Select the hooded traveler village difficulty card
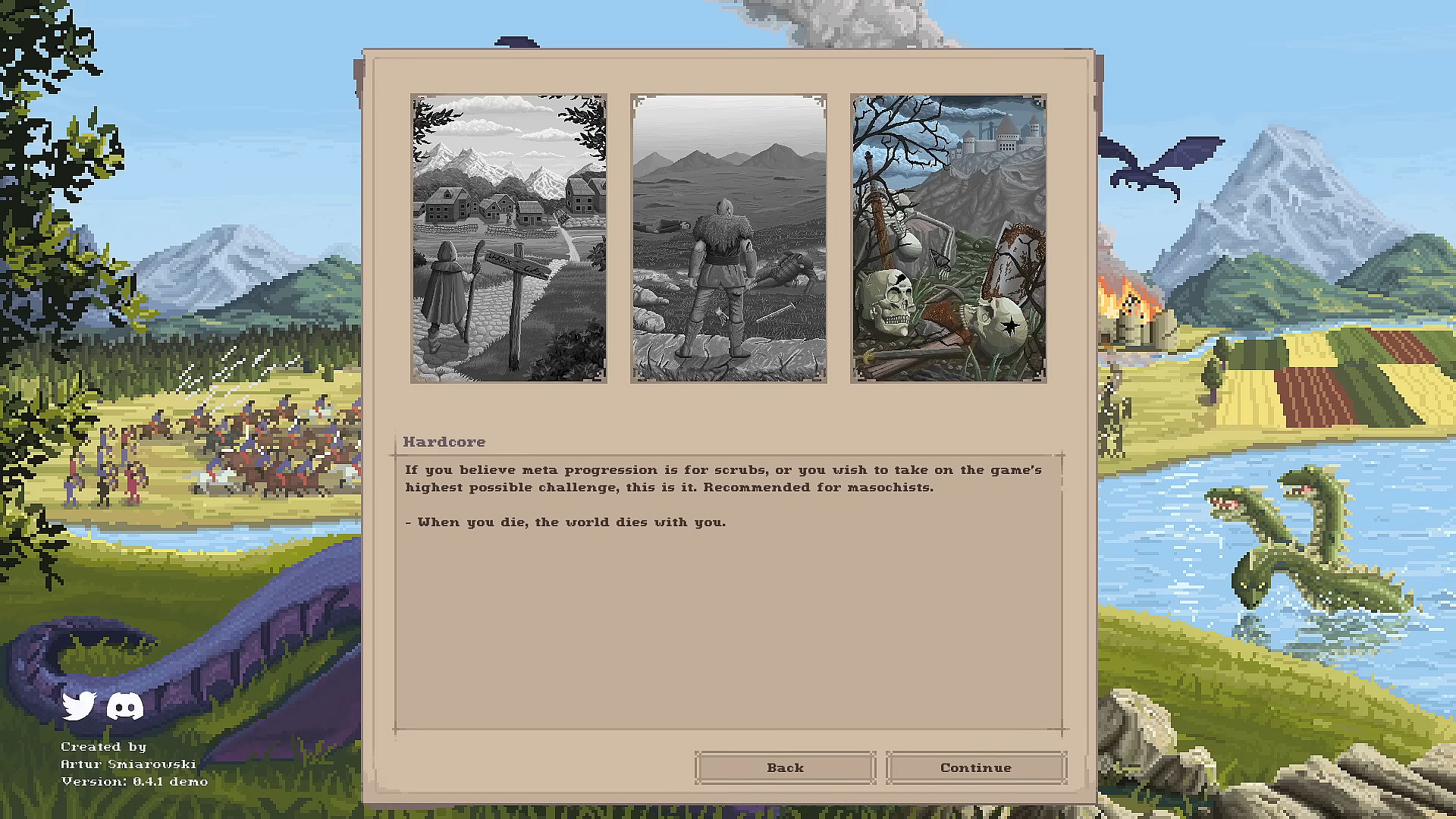The width and height of the screenshot is (1456, 819). pos(509,238)
